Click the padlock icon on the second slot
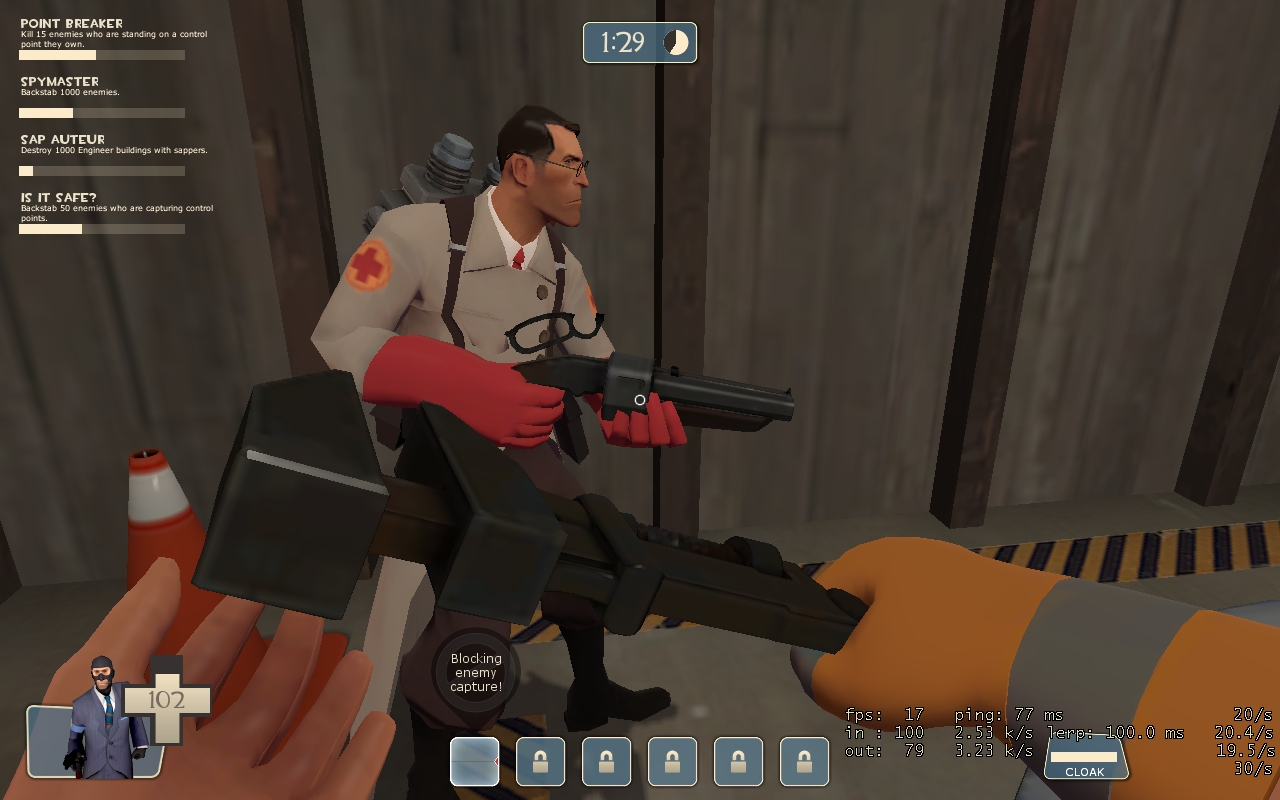Viewport: 1280px width, 800px height. point(540,761)
